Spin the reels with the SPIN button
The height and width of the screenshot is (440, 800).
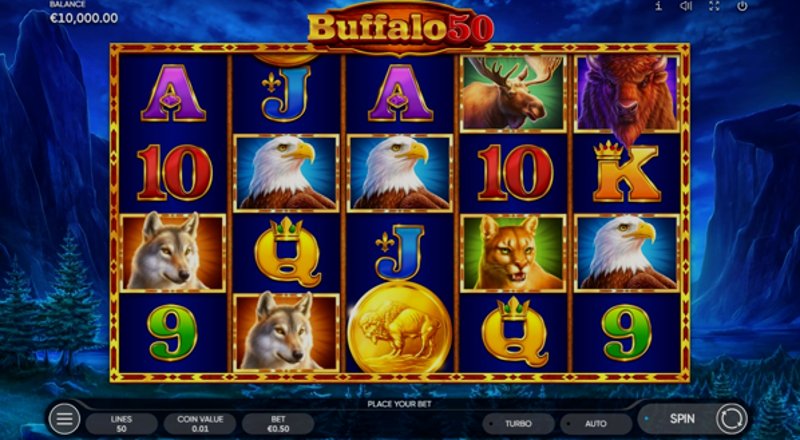coord(680,418)
